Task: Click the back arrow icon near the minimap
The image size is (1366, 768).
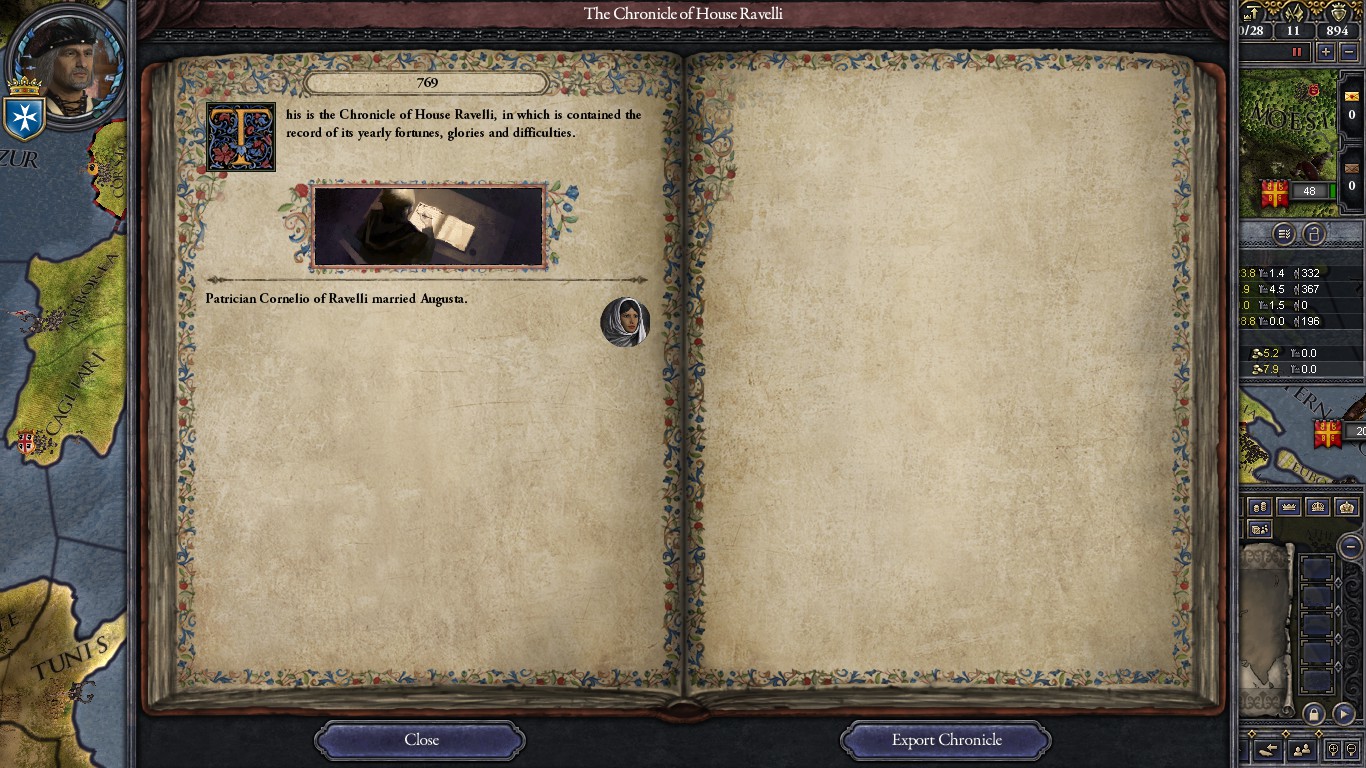Action: (1270, 749)
